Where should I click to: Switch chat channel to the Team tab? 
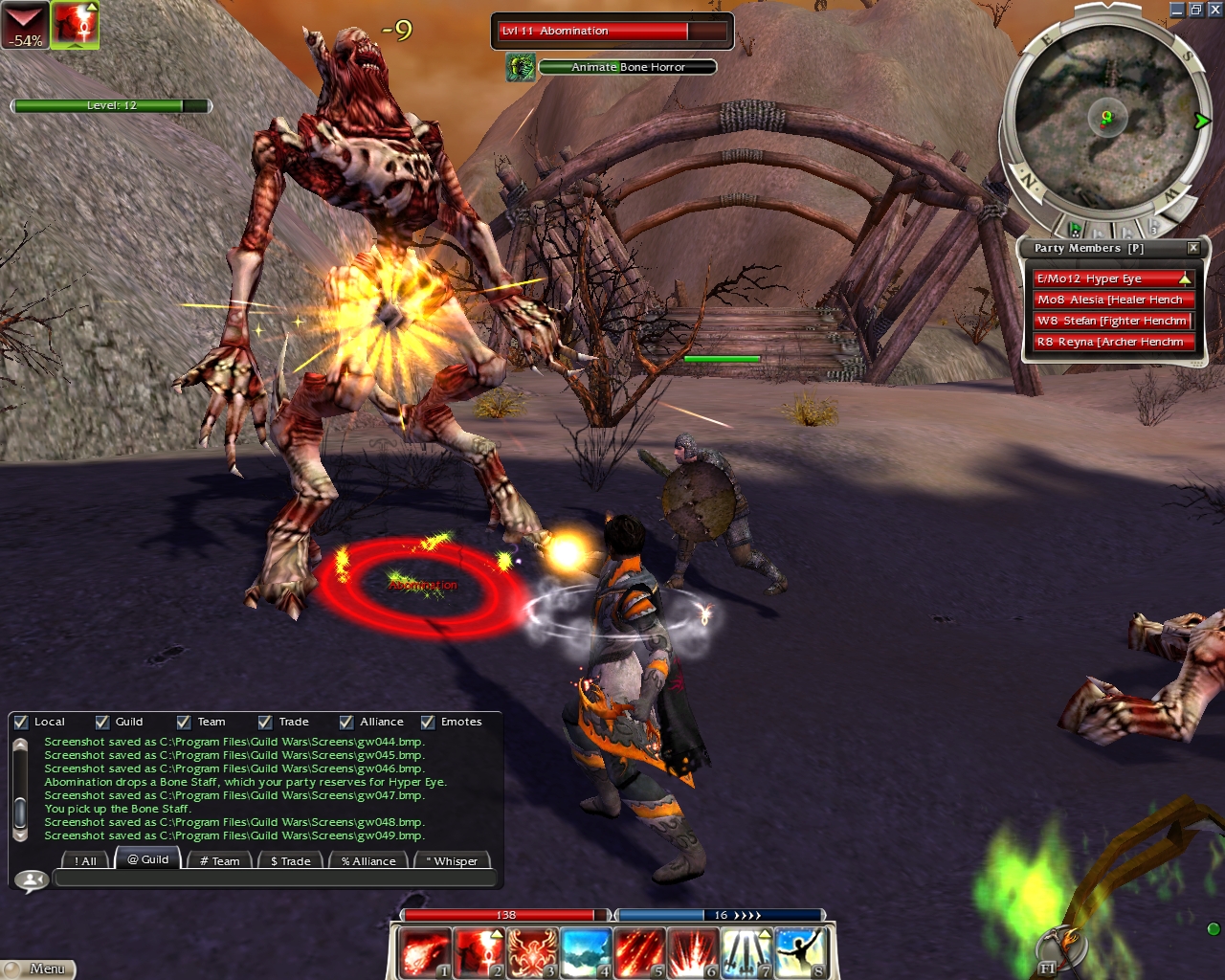pos(219,860)
